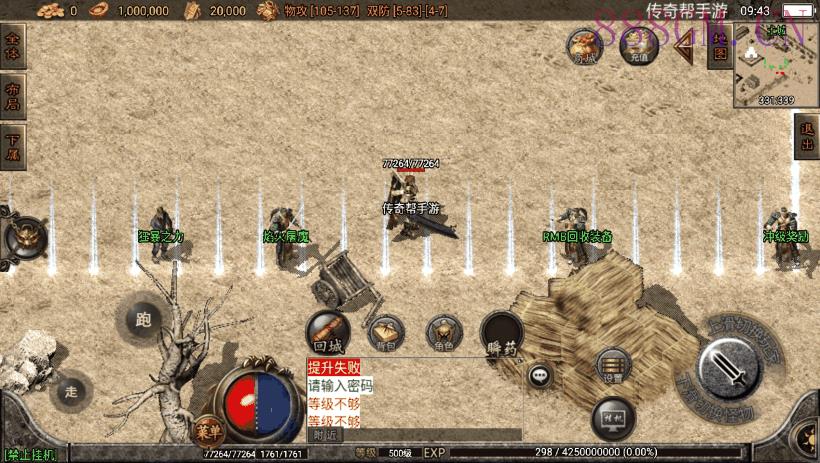Open the 下属 subordinates button
The width and height of the screenshot is (820, 463).
(13, 148)
